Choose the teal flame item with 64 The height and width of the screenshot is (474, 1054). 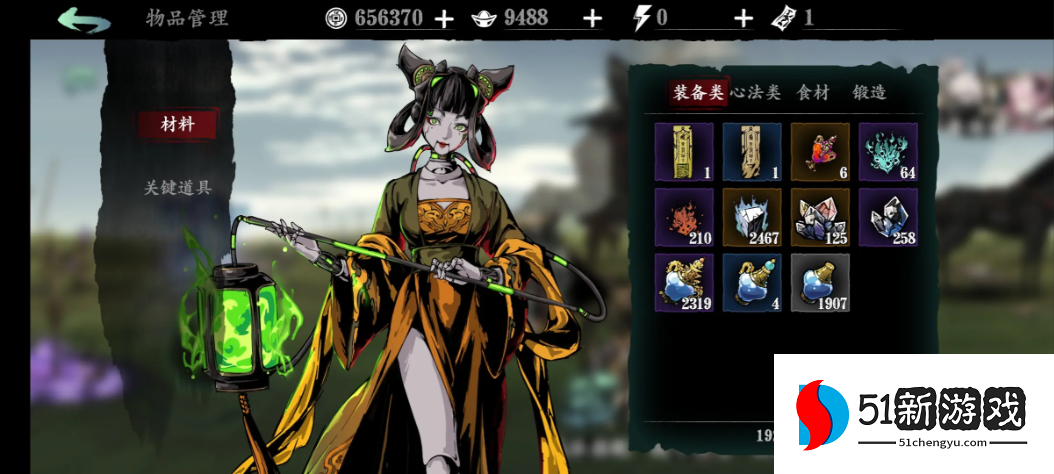click(888, 152)
